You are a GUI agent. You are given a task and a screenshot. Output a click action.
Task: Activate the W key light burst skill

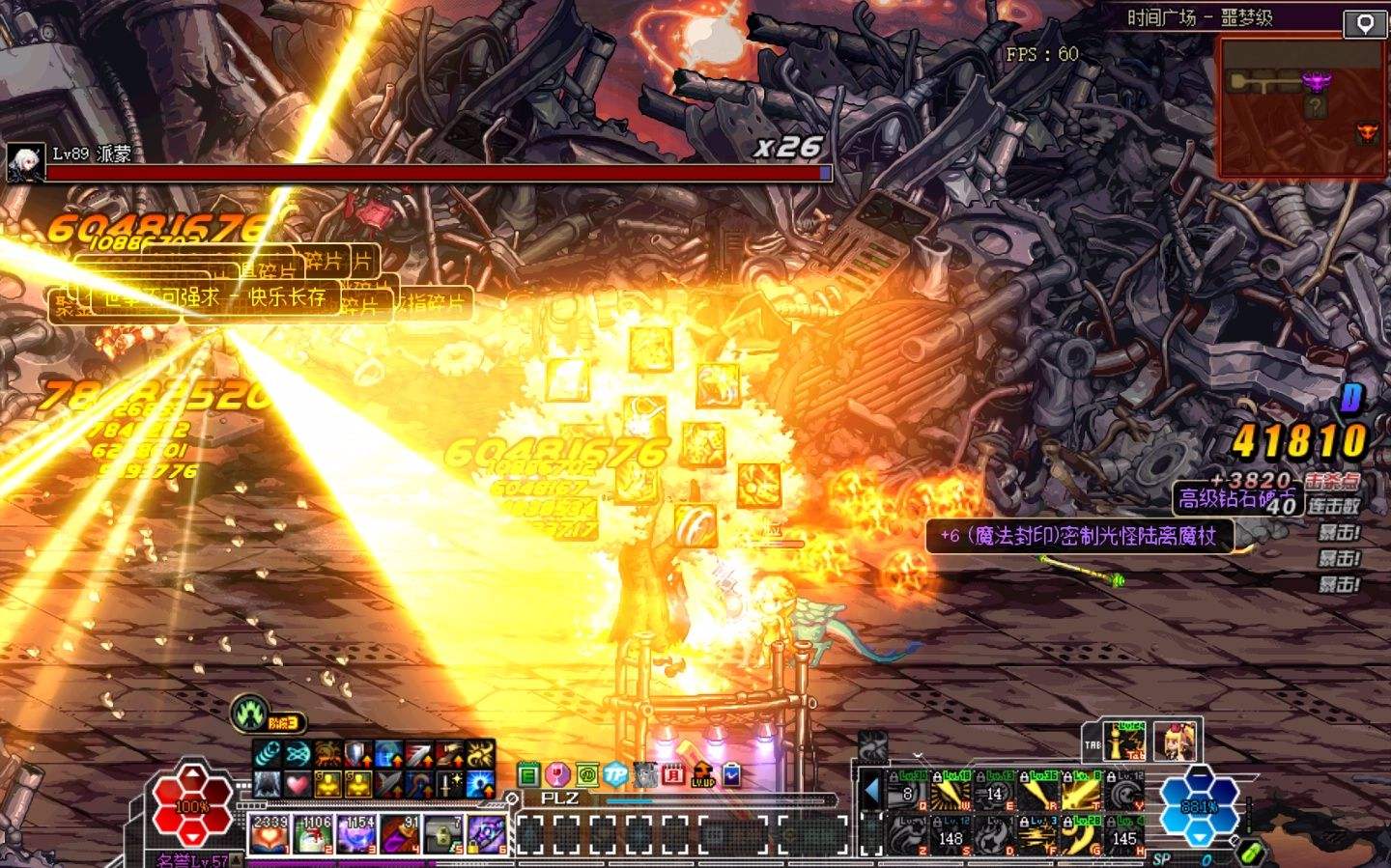[x=951, y=793]
